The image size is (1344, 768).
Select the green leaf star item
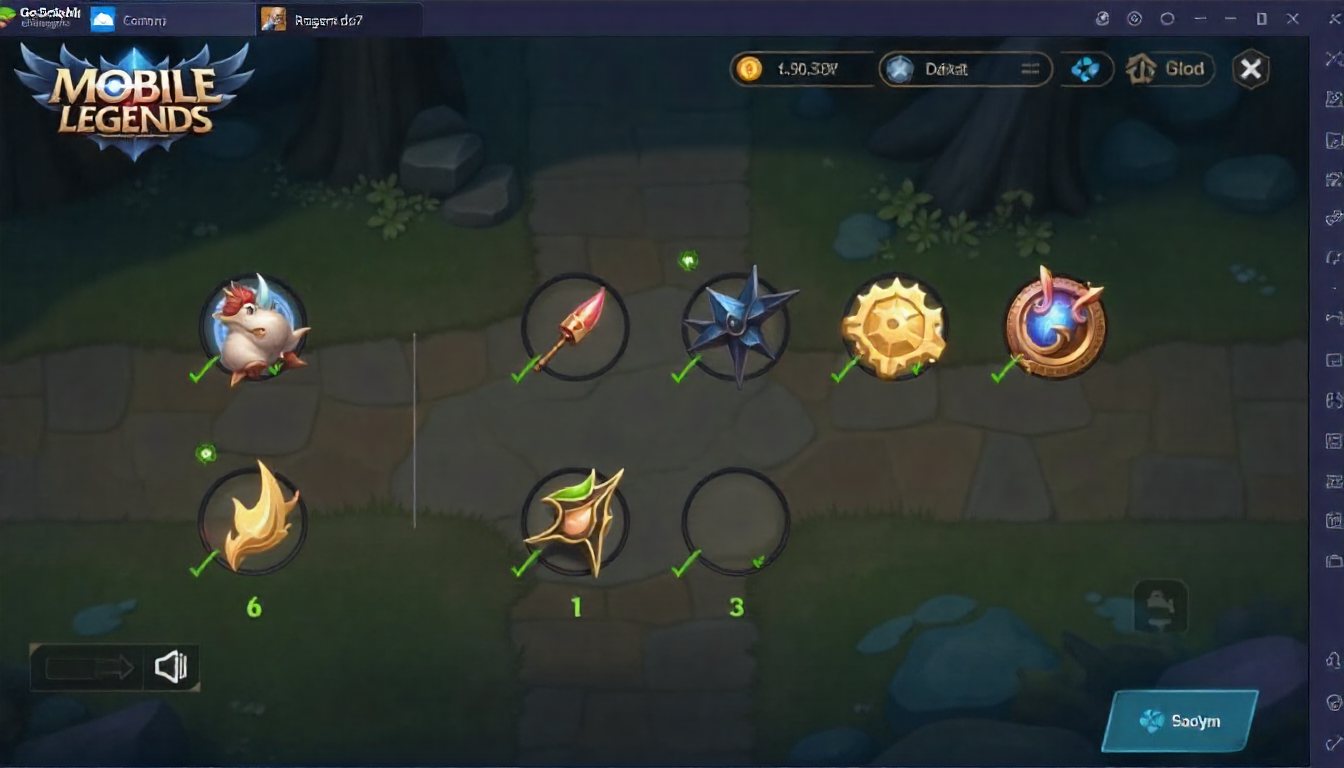click(575, 520)
